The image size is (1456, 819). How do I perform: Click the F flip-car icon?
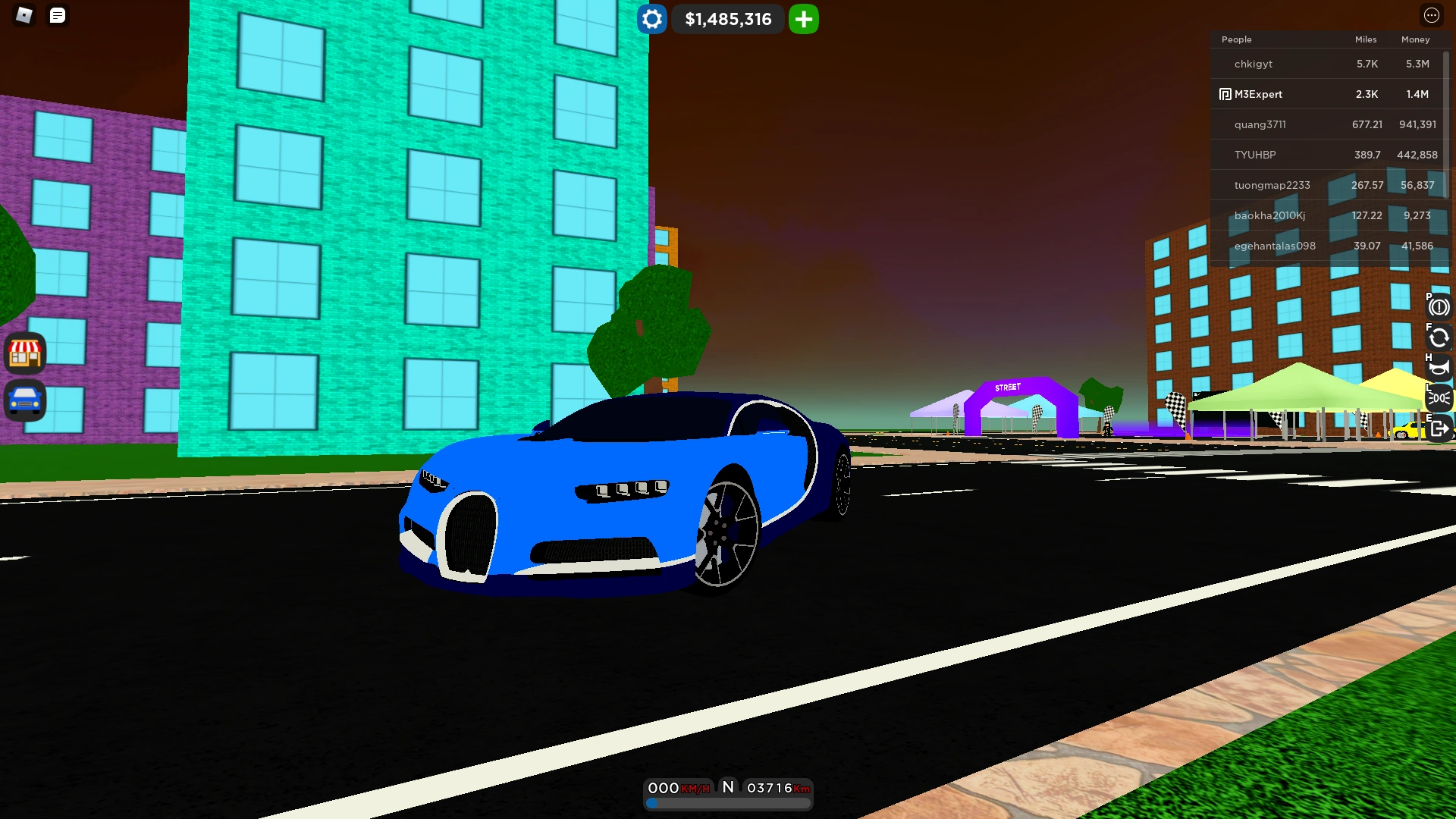[1439, 337]
